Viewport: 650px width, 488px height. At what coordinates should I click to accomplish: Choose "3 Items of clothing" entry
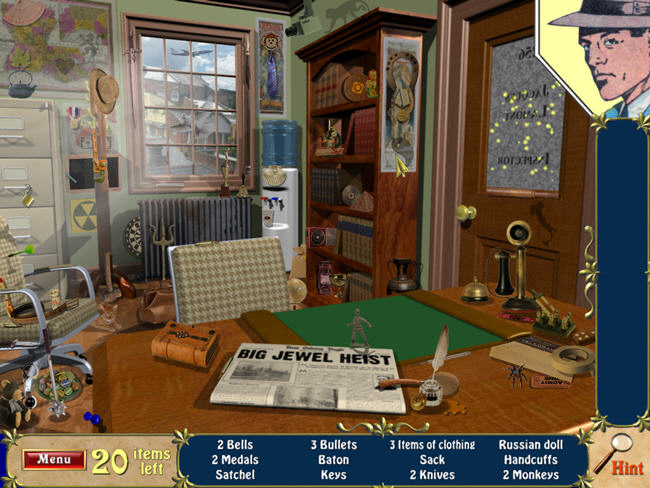432,445
